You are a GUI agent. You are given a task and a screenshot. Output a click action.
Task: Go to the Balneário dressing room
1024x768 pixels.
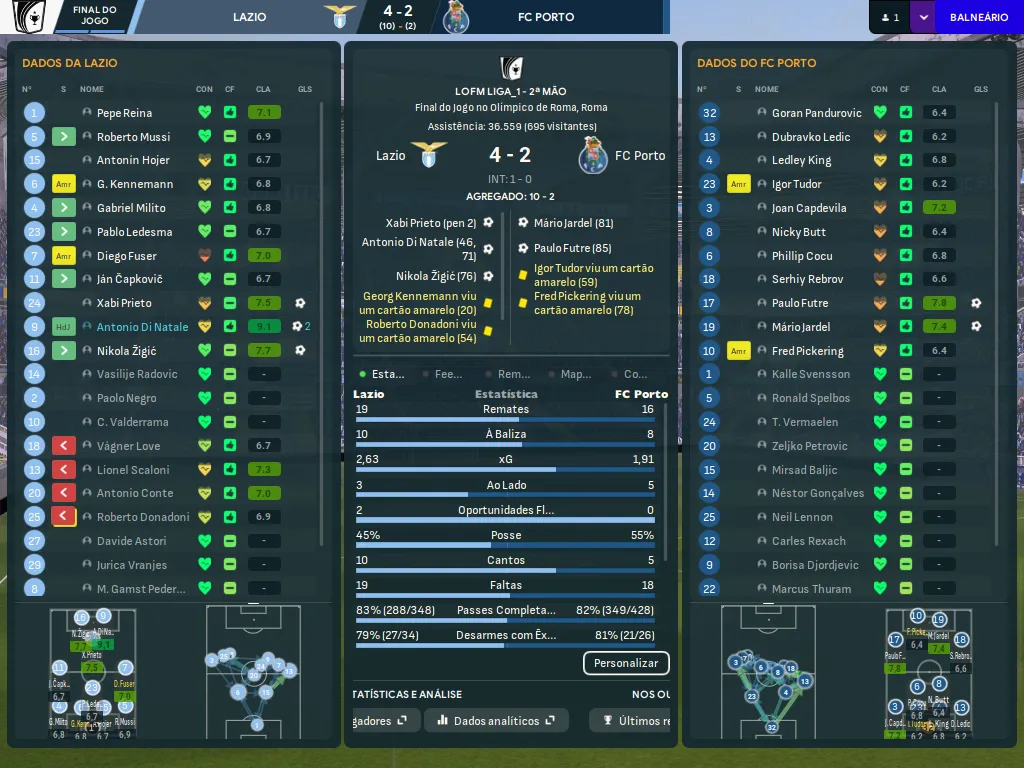[978, 17]
